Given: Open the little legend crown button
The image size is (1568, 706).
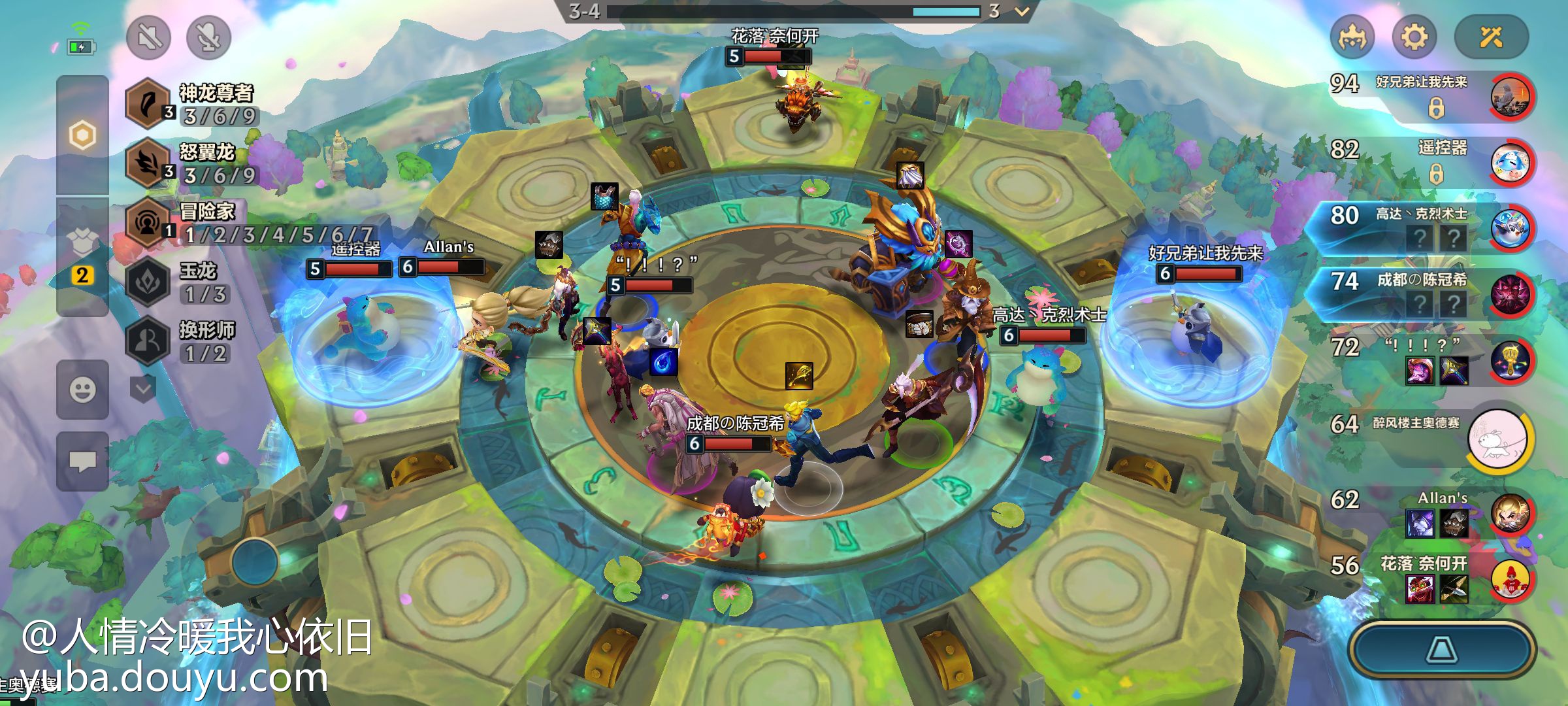Looking at the screenshot, I should point(1352,37).
